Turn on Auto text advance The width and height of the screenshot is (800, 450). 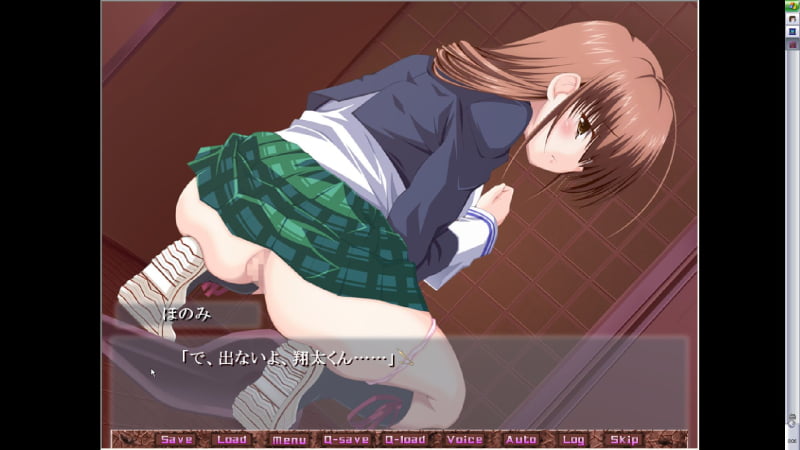(x=521, y=439)
